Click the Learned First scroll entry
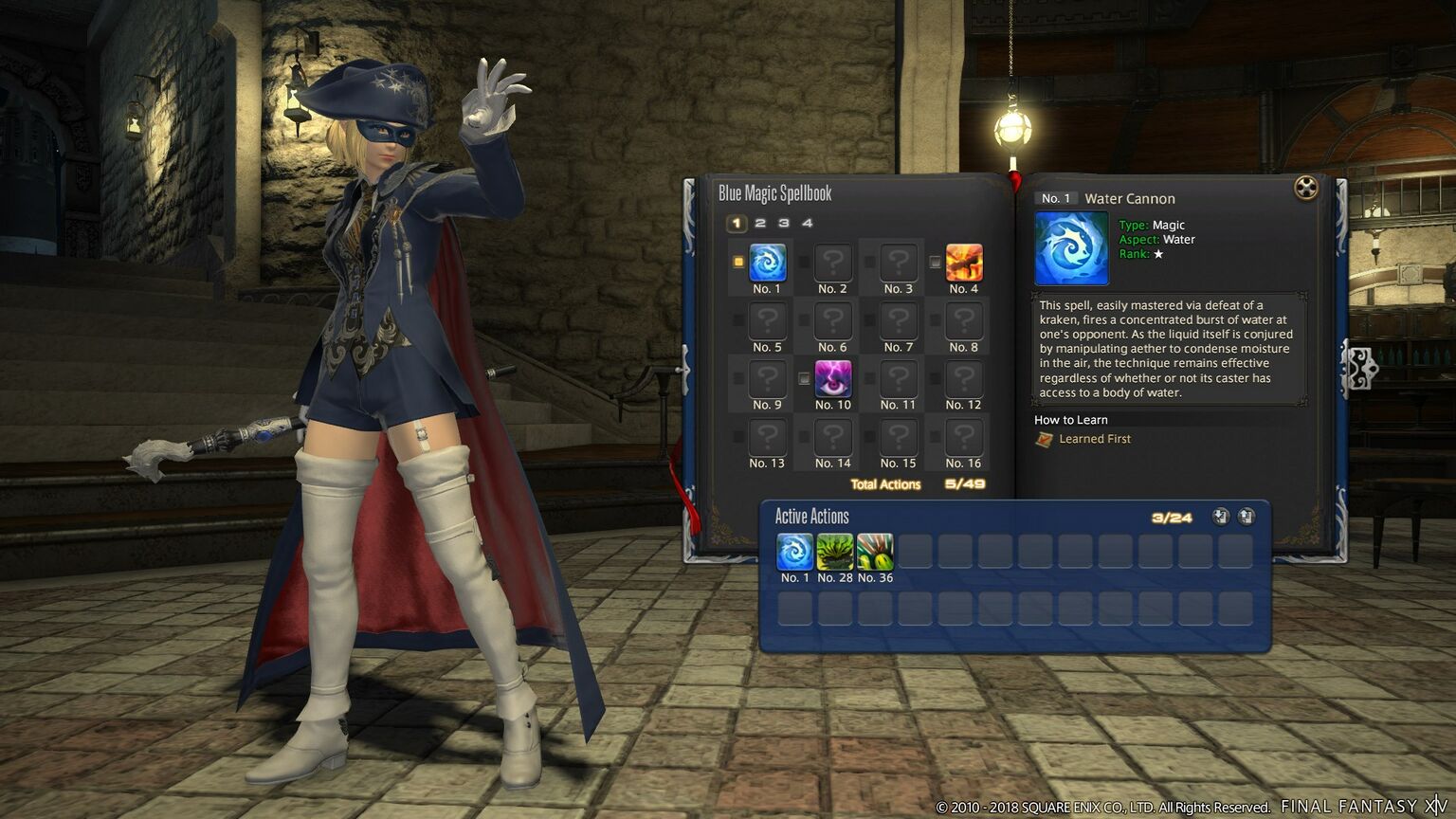Image resolution: width=1456 pixels, height=819 pixels. click(1083, 439)
